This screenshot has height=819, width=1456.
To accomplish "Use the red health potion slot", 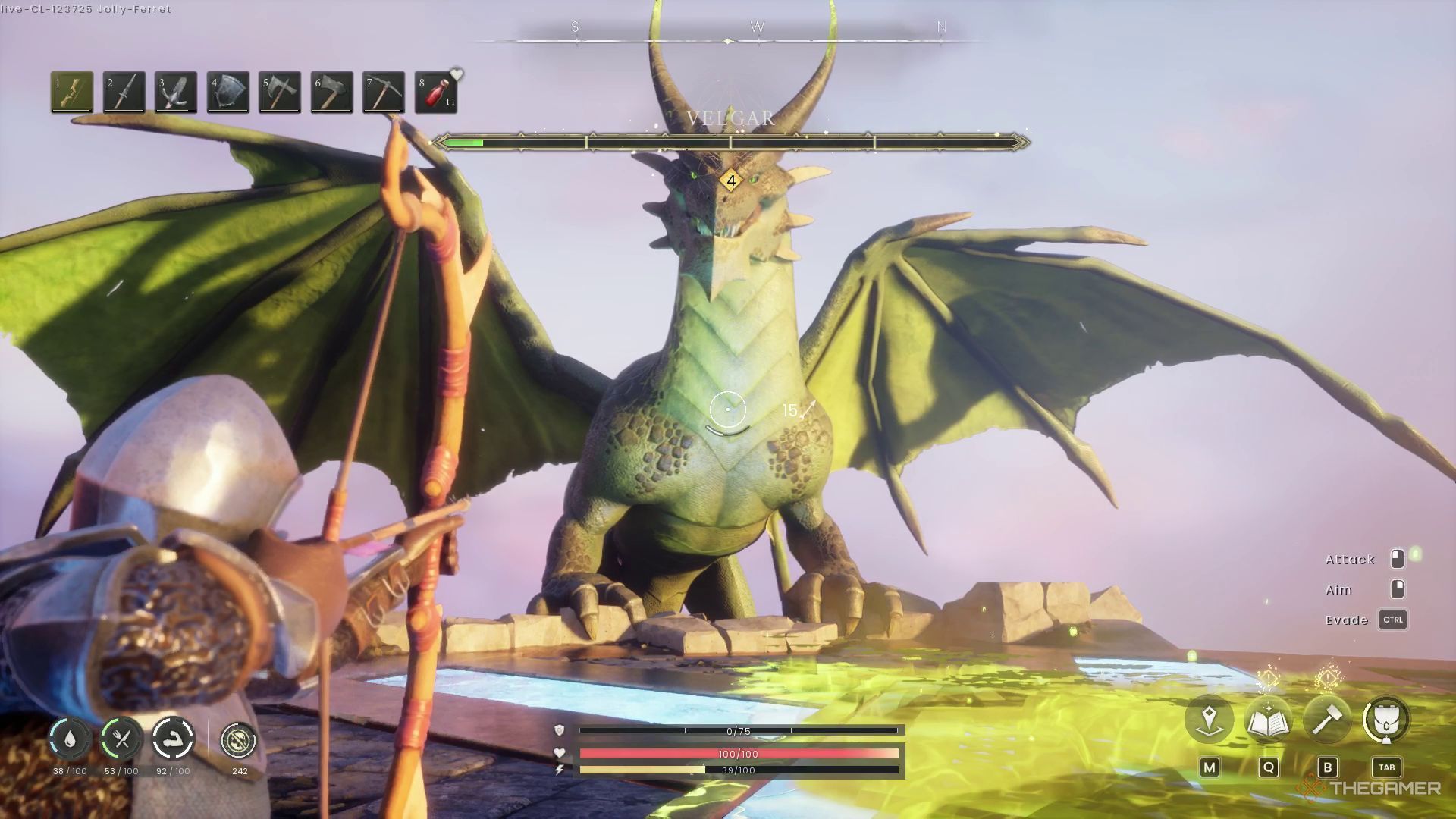I will point(435,92).
